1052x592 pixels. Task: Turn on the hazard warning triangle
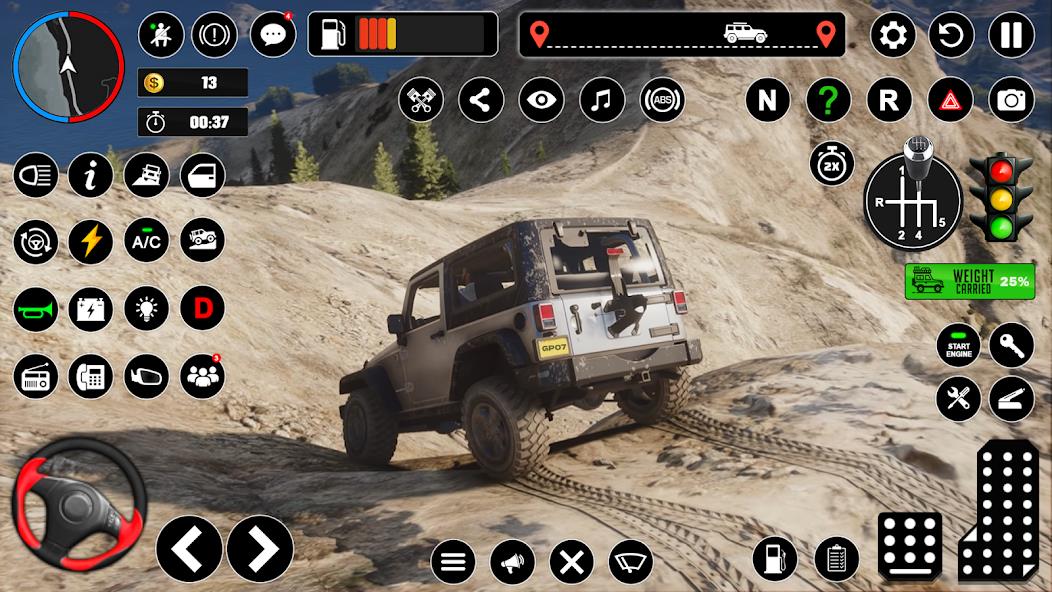950,100
